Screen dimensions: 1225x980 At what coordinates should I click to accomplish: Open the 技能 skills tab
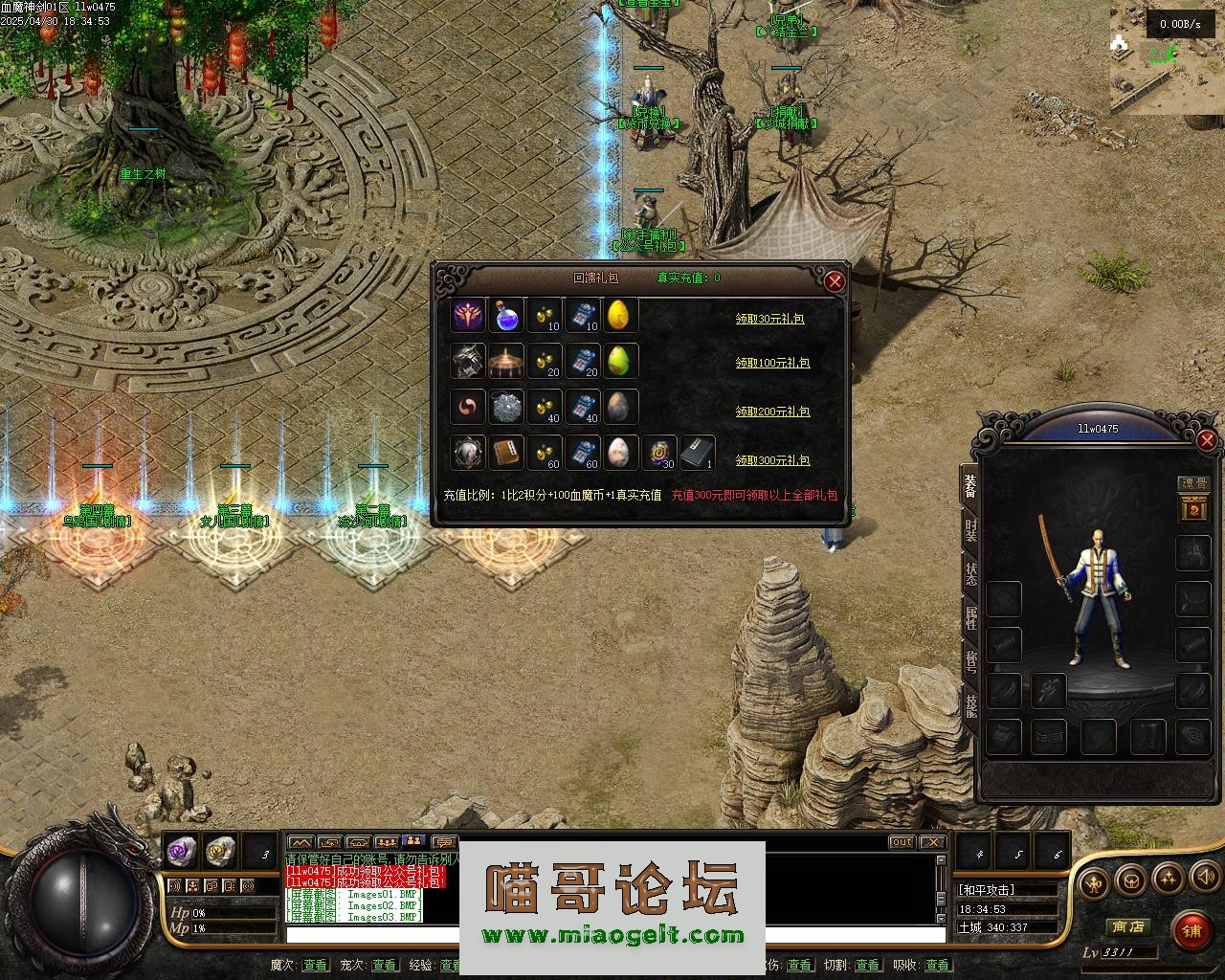(969, 705)
